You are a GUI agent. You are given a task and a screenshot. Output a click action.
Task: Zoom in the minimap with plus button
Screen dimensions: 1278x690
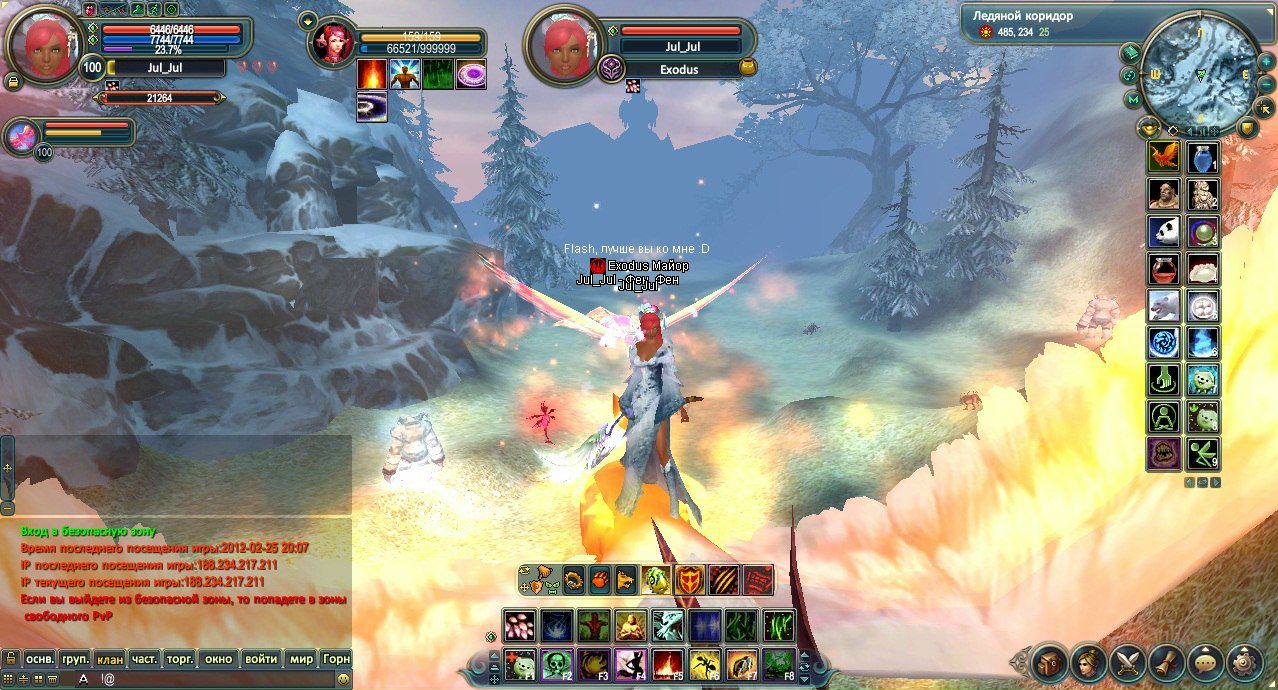(x=1266, y=60)
